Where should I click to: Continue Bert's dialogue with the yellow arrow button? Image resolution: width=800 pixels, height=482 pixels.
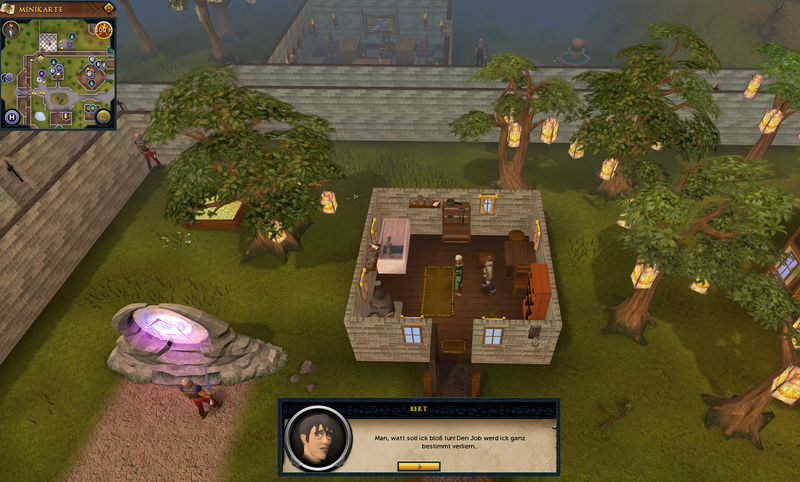click(x=418, y=466)
